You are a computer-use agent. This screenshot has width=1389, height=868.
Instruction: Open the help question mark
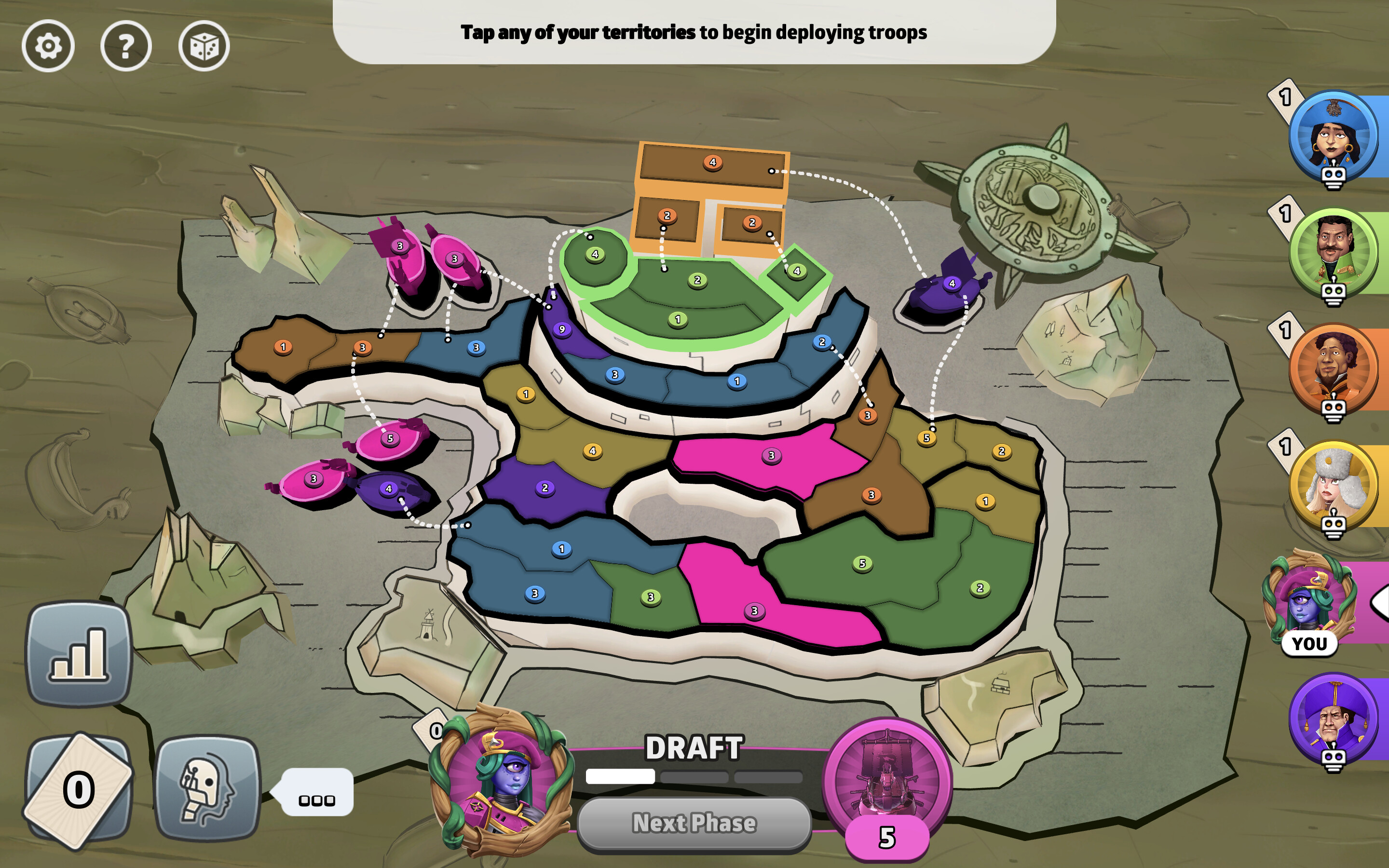pyautogui.click(x=126, y=46)
